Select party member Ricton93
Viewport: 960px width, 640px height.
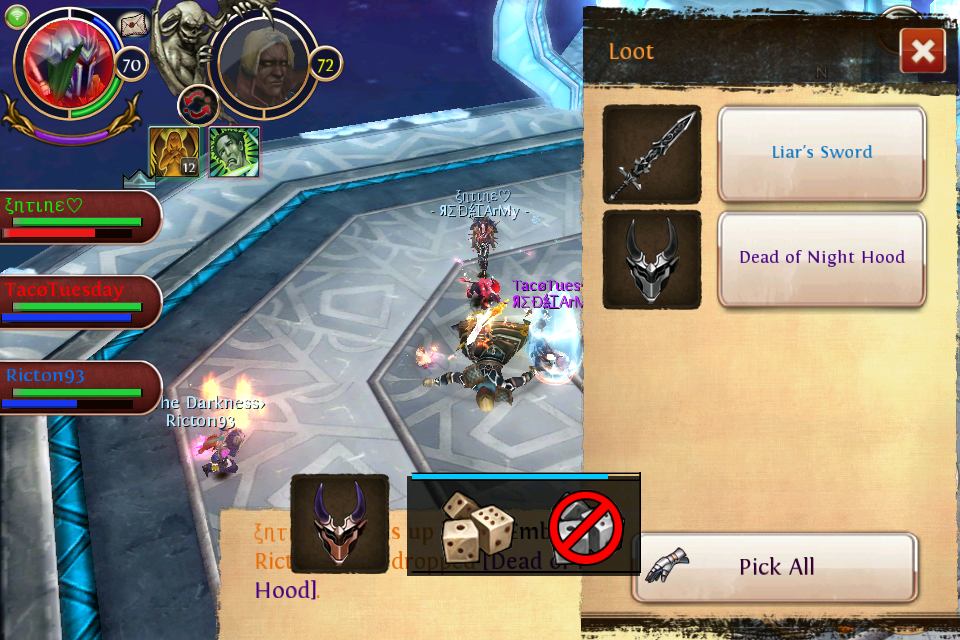[x=78, y=387]
